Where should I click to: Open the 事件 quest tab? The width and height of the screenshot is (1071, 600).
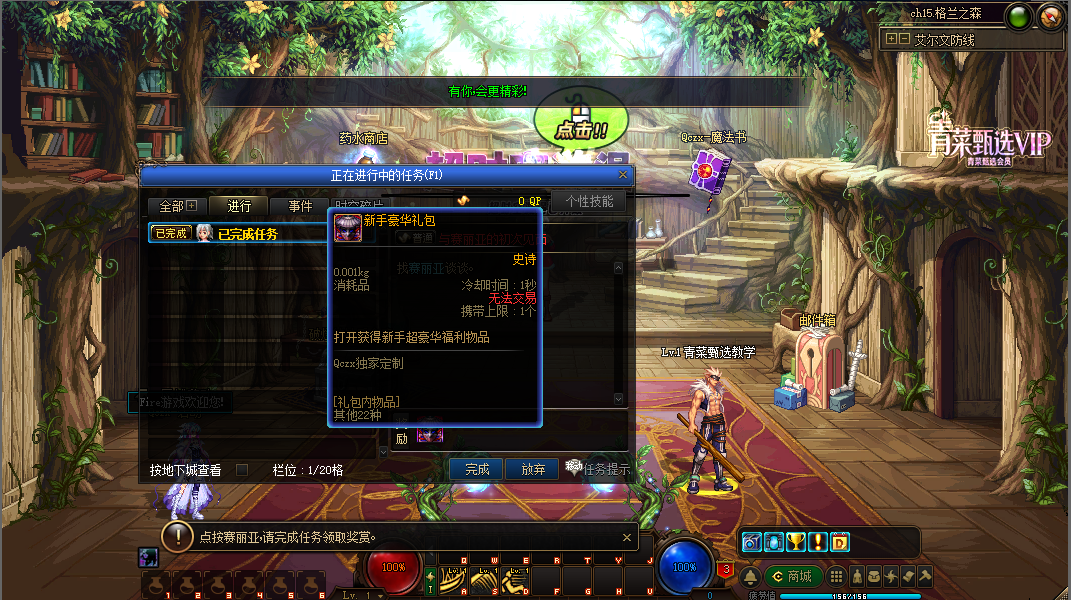click(x=300, y=206)
